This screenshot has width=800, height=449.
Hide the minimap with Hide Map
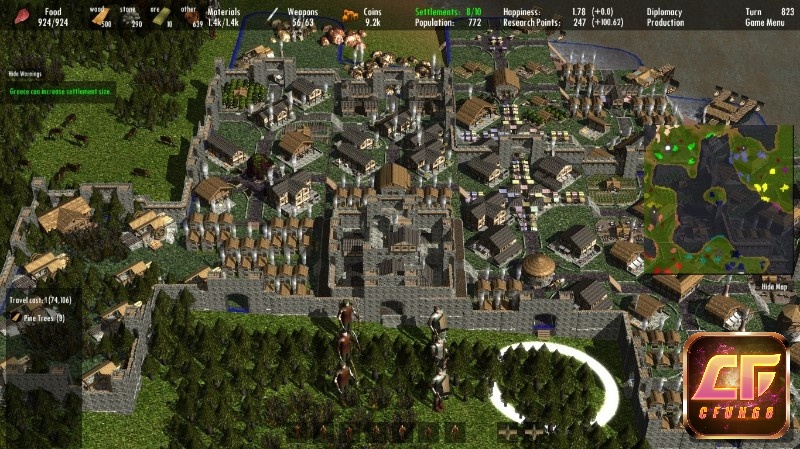point(774,285)
